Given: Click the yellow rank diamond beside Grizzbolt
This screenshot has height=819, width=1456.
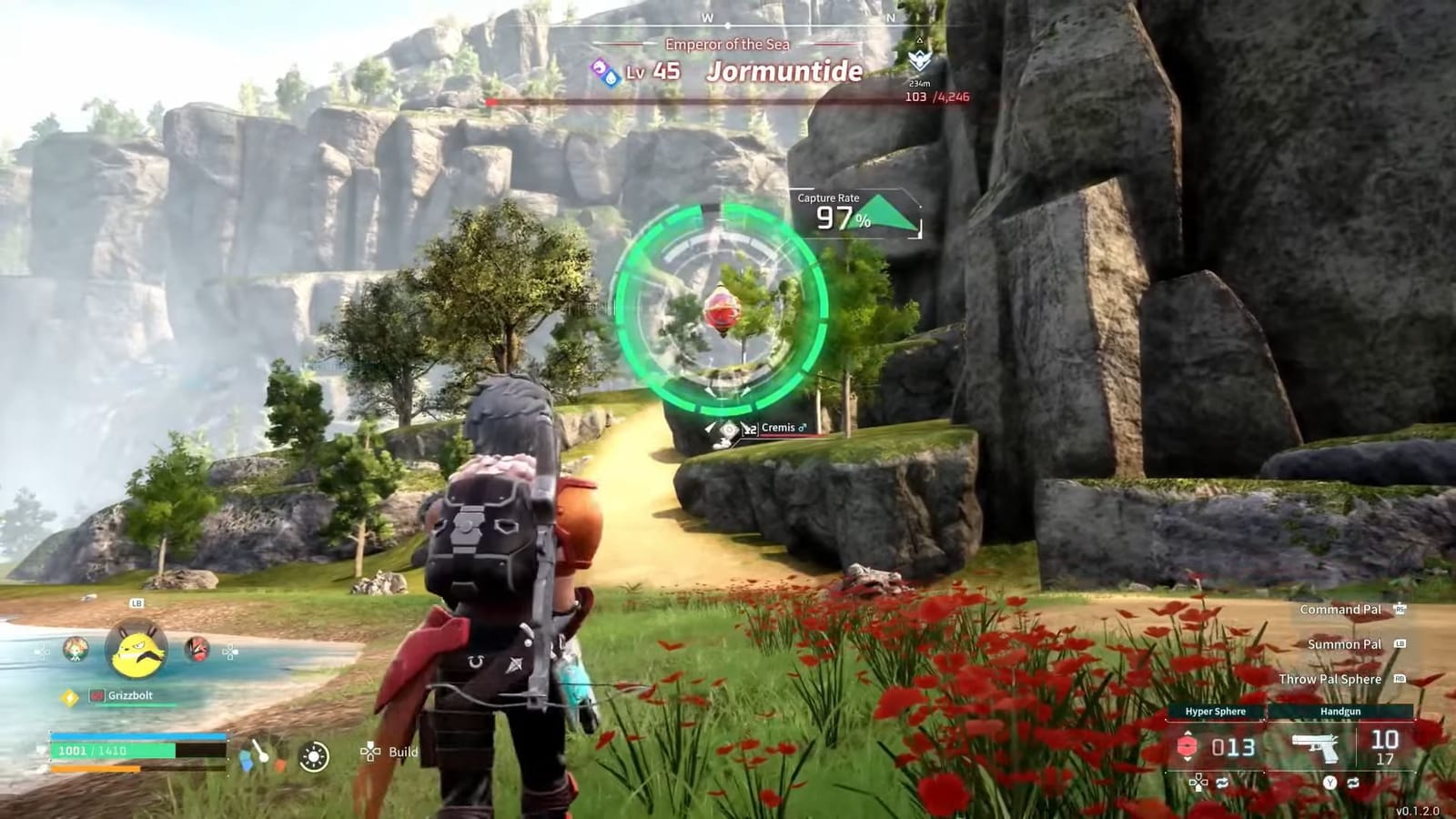Looking at the screenshot, I should (x=69, y=696).
